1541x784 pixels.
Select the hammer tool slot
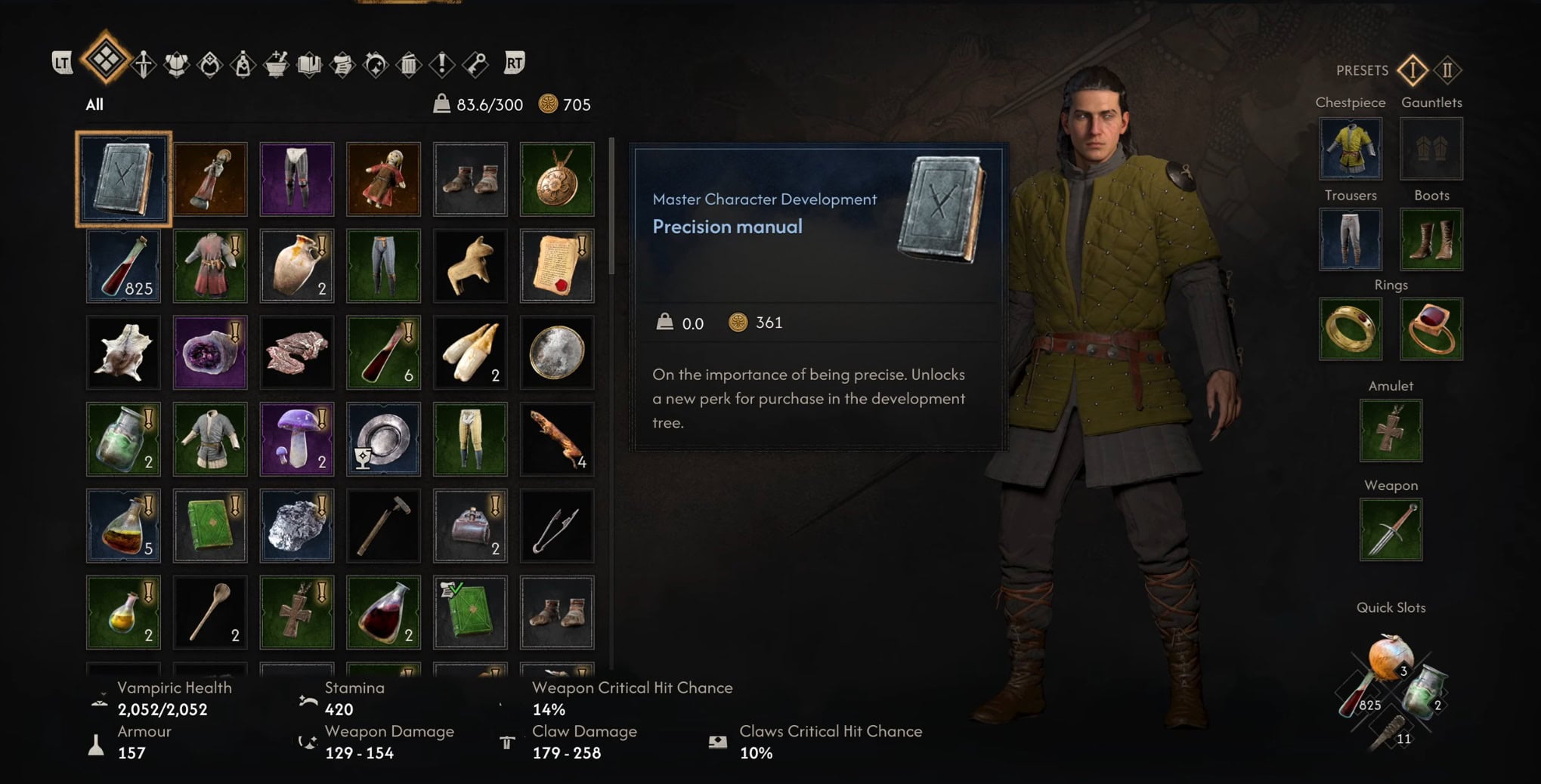(383, 526)
